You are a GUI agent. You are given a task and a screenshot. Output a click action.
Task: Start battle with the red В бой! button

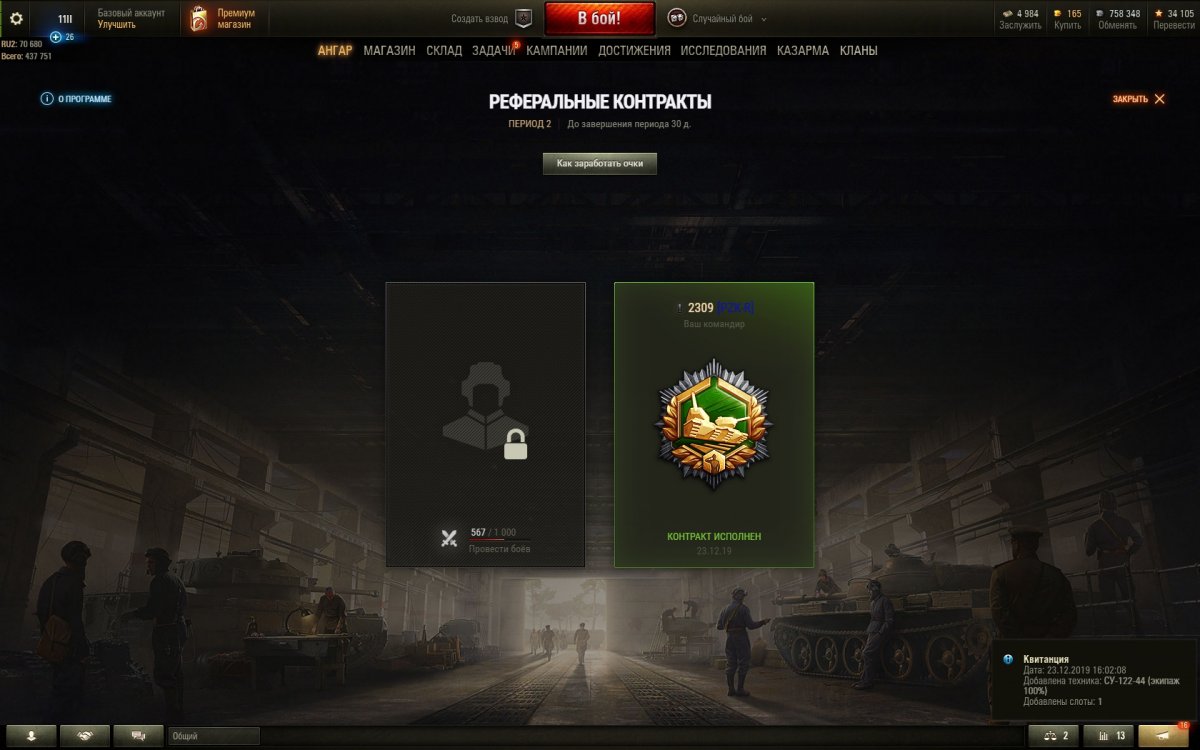[x=599, y=18]
